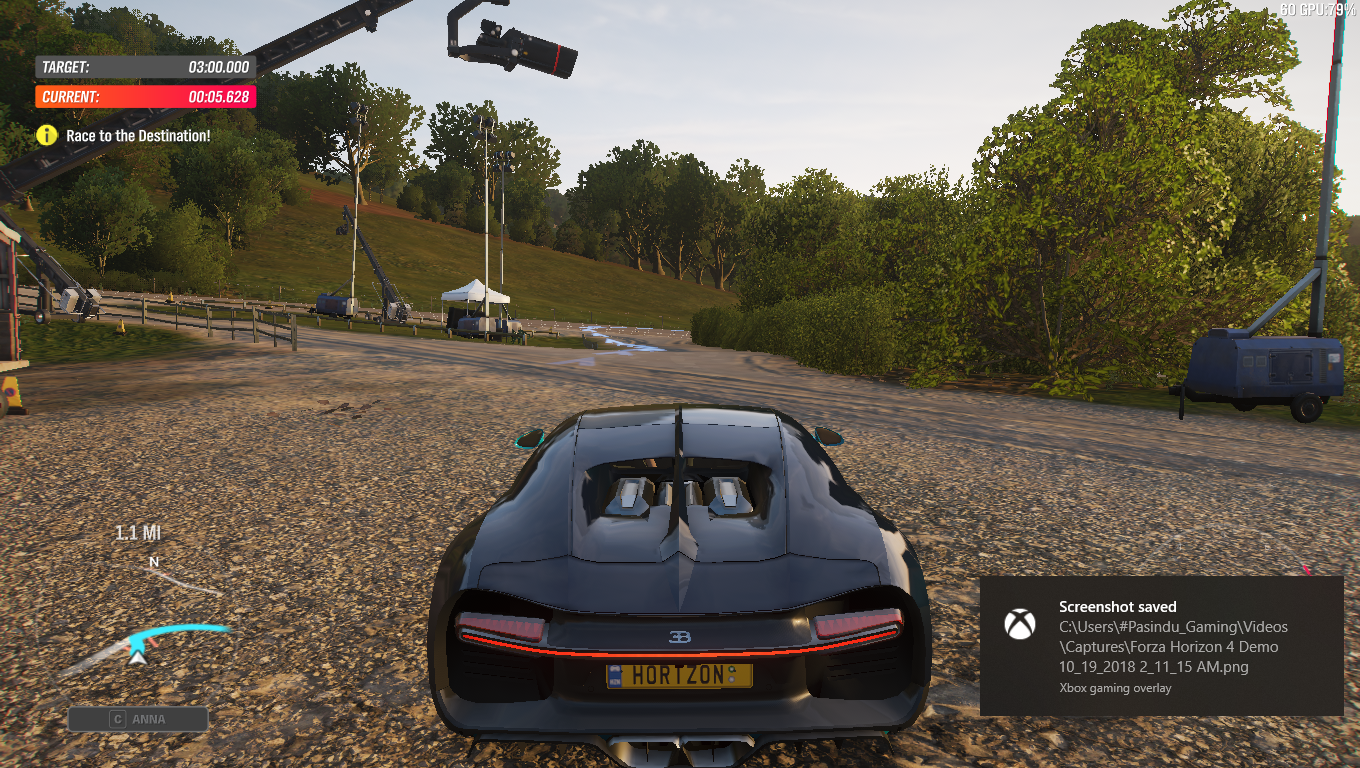Image resolution: width=1360 pixels, height=768 pixels.
Task: Click the north indicator on the minimap compass
Action: [152, 561]
